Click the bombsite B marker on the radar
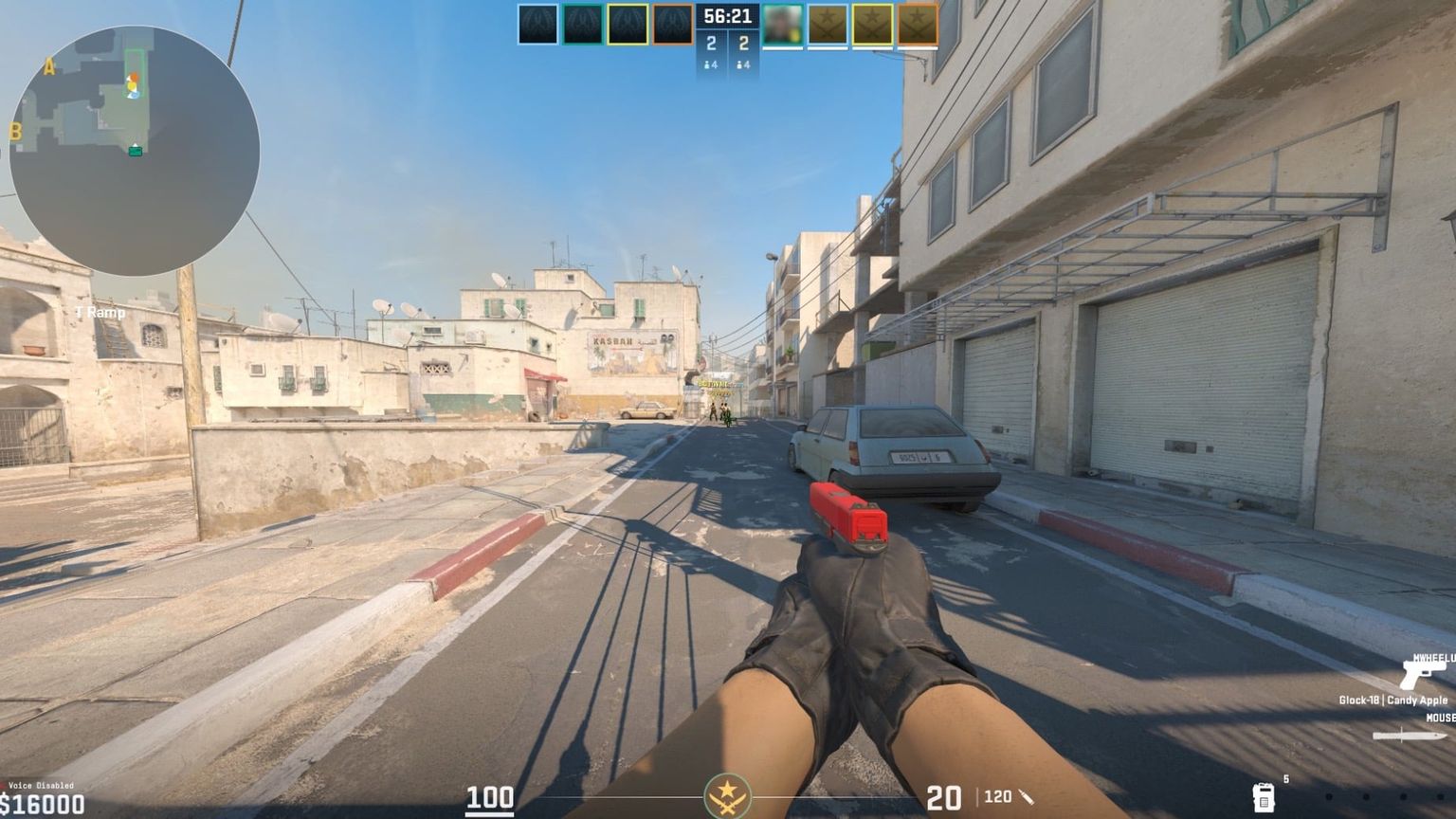This screenshot has height=819, width=1456. click(16, 130)
